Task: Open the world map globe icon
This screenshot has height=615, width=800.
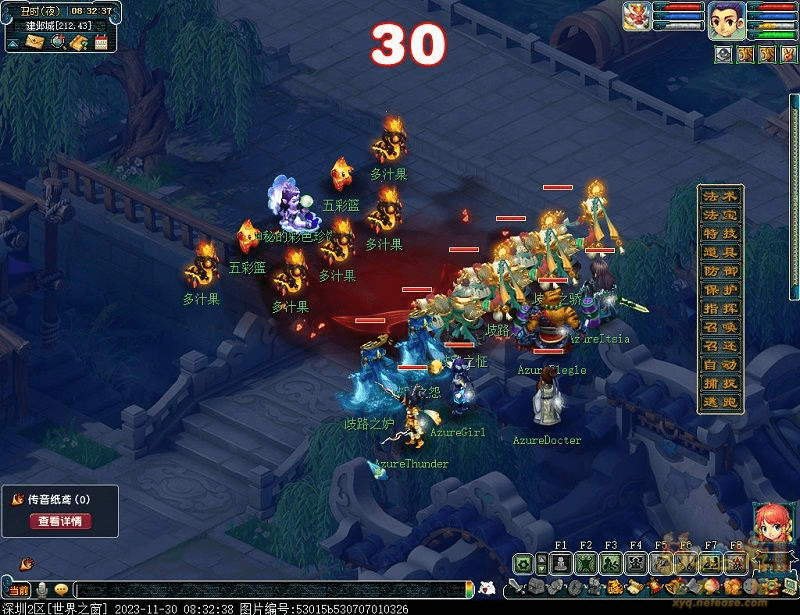Action: click(x=57, y=42)
